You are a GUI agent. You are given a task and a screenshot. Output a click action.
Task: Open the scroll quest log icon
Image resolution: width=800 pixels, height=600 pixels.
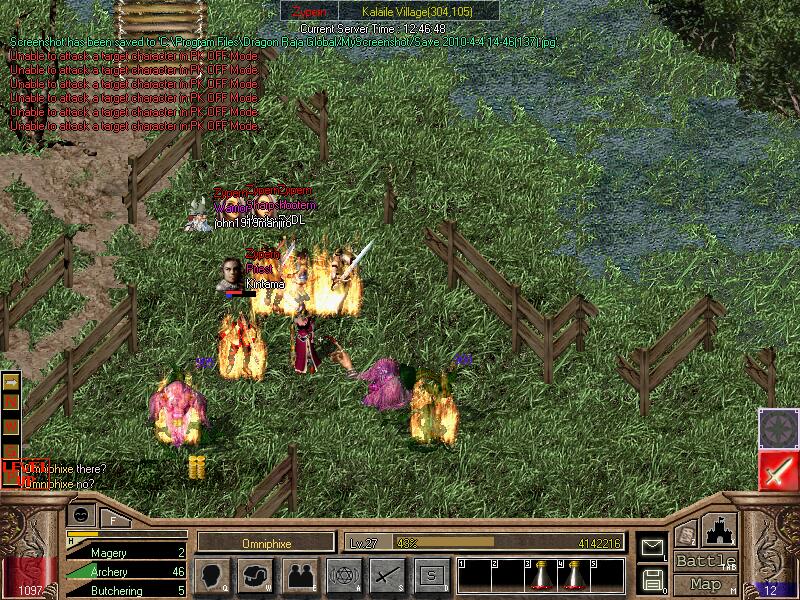click(x=685, y=534)
